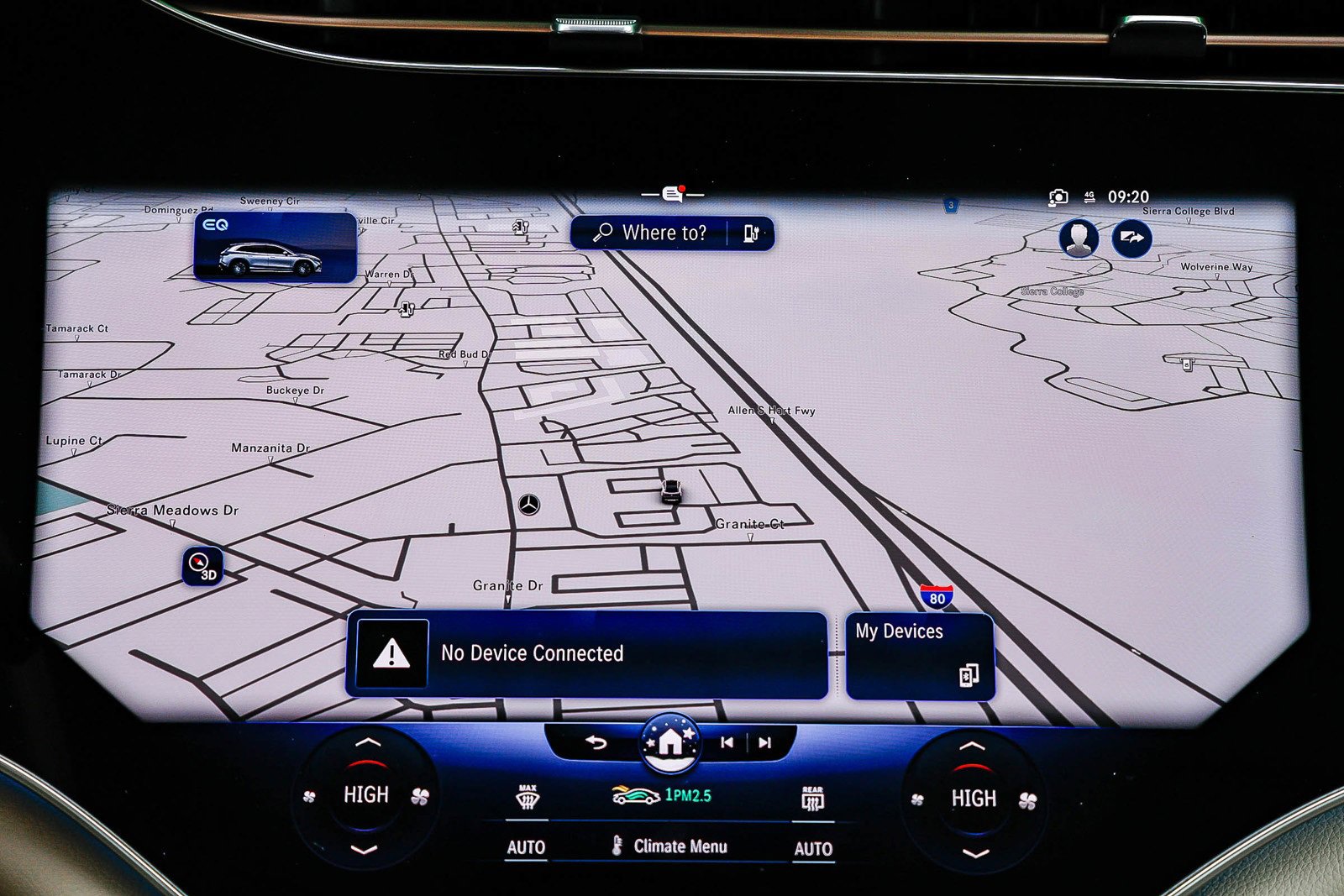1344x896 pixels.
Task: Tap the charging station icon beside search
Action: (x=751, y=233)
